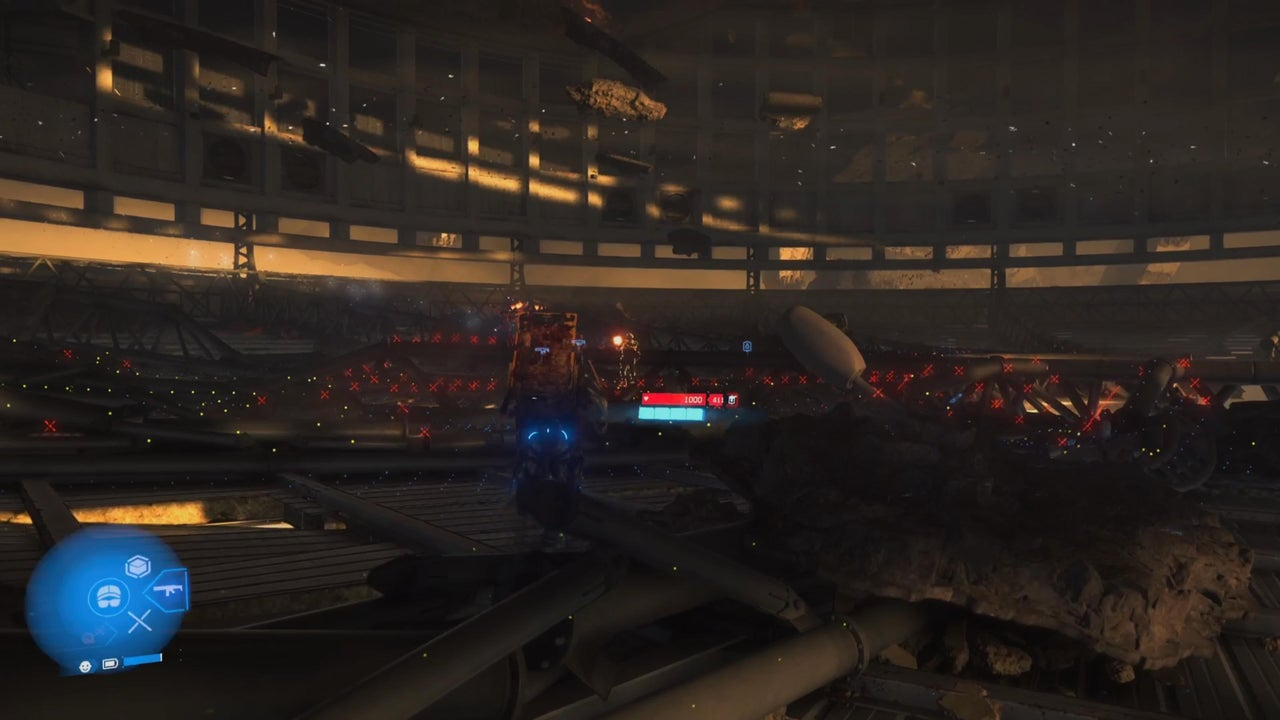Click the helmet and goggles icon
The image size is (1280, 720).
pyautogui.click(x=108, y=597)
